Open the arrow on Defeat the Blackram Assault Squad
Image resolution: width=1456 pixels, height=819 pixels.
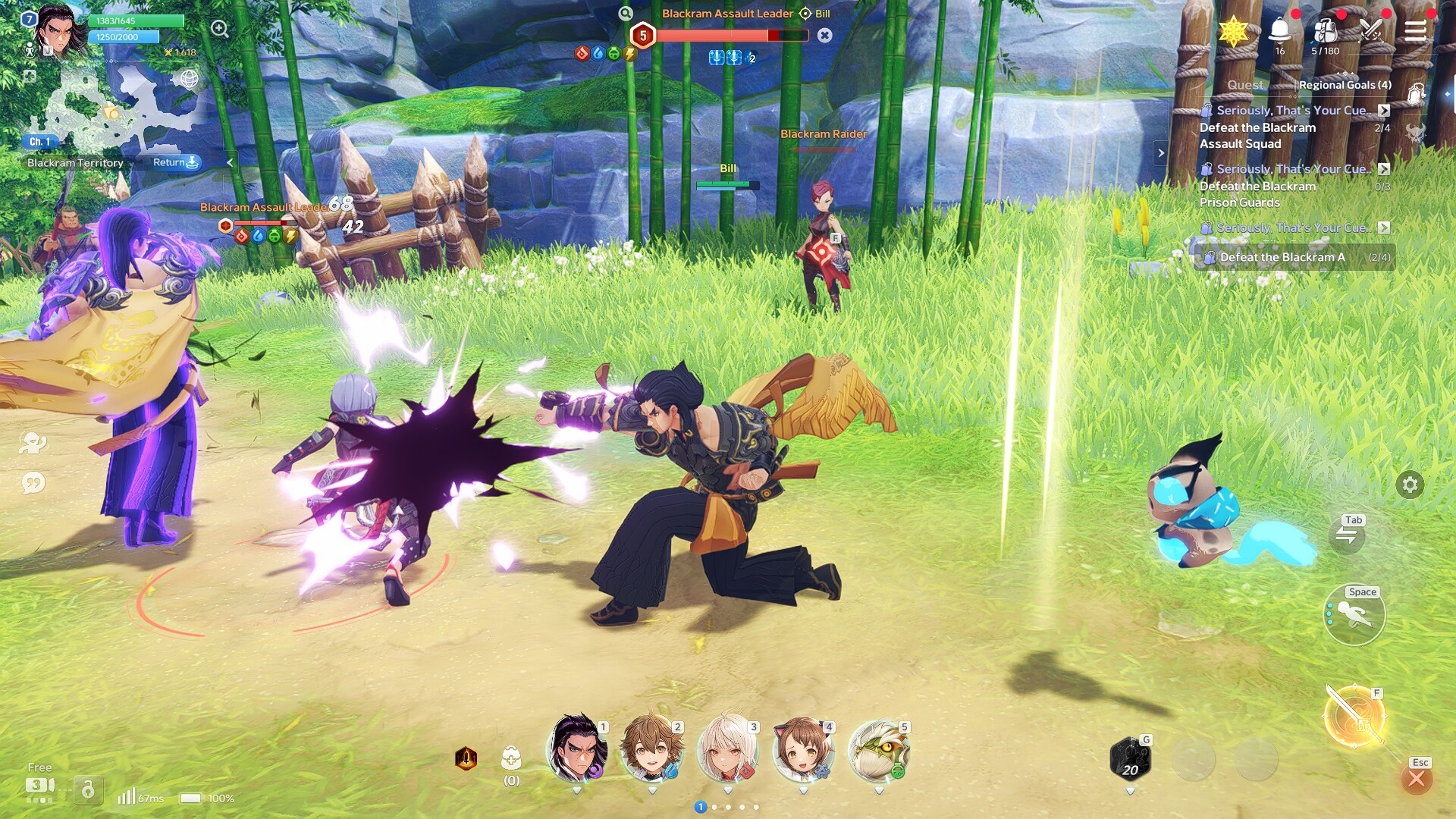(x=1383, y=110)
